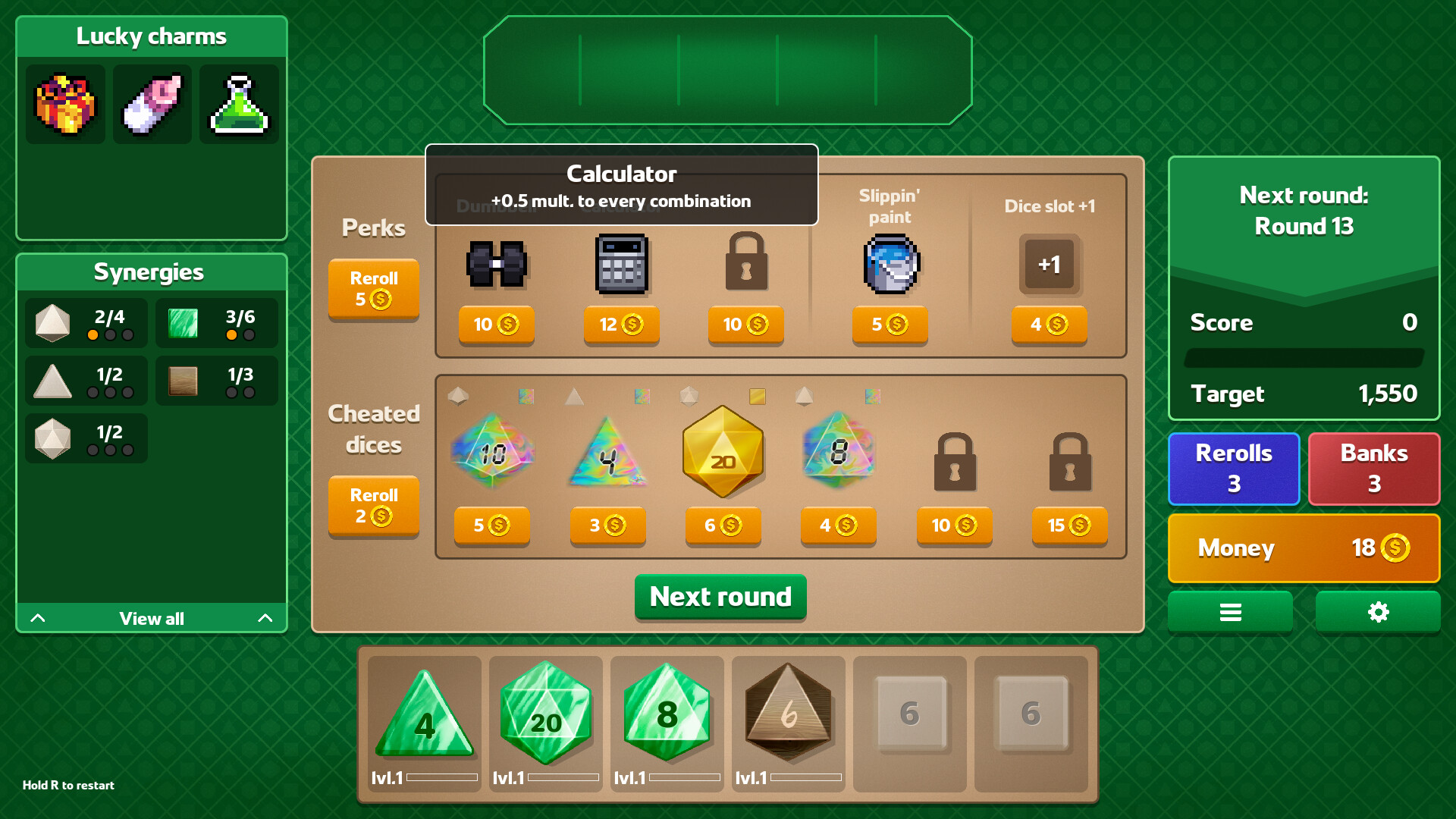The height and width of the screenshot is (819, 1456).
Task: Collapse Synergies with the left chevron
Action: pos(38,618)
